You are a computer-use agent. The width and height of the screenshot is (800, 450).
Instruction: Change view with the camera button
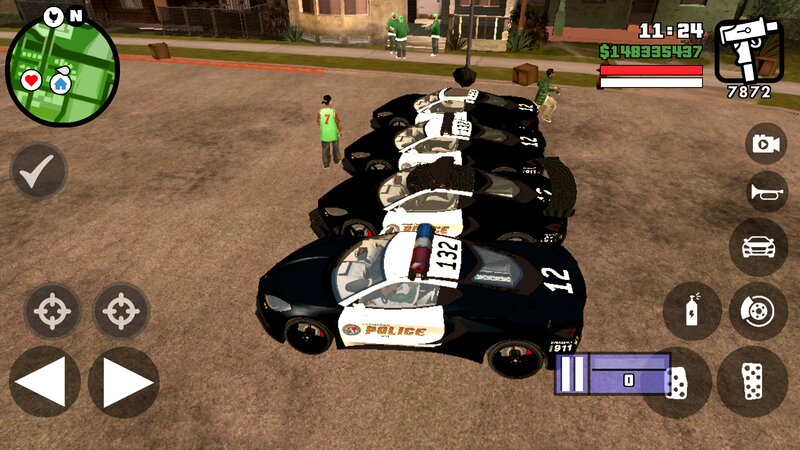pos(766,144)
